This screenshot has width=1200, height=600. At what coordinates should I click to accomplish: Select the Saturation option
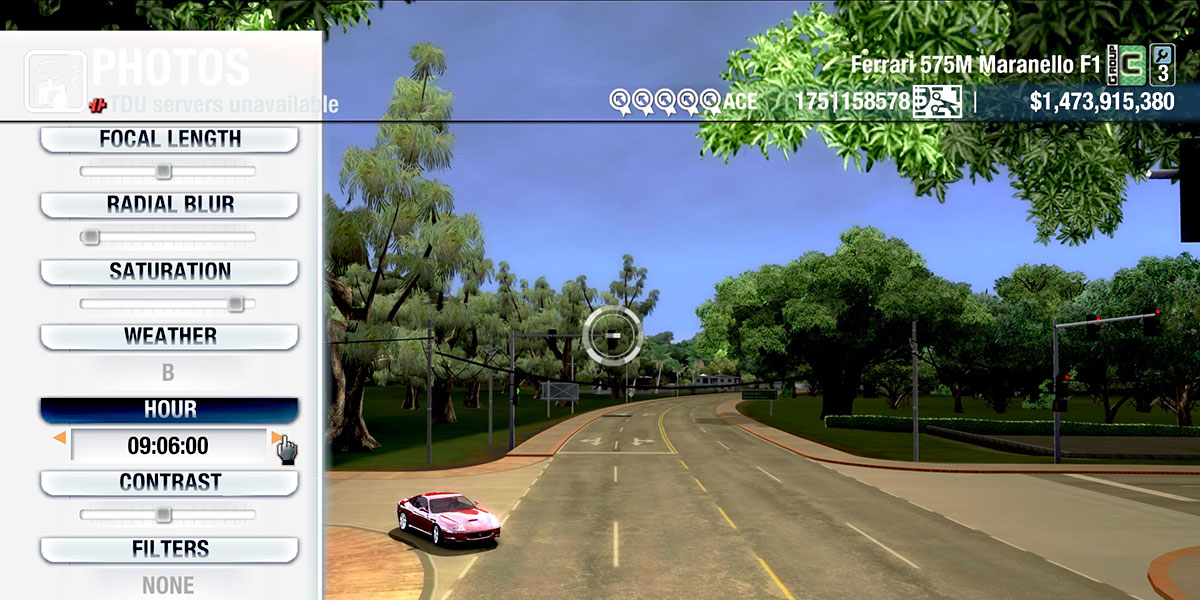coord(169,272)
